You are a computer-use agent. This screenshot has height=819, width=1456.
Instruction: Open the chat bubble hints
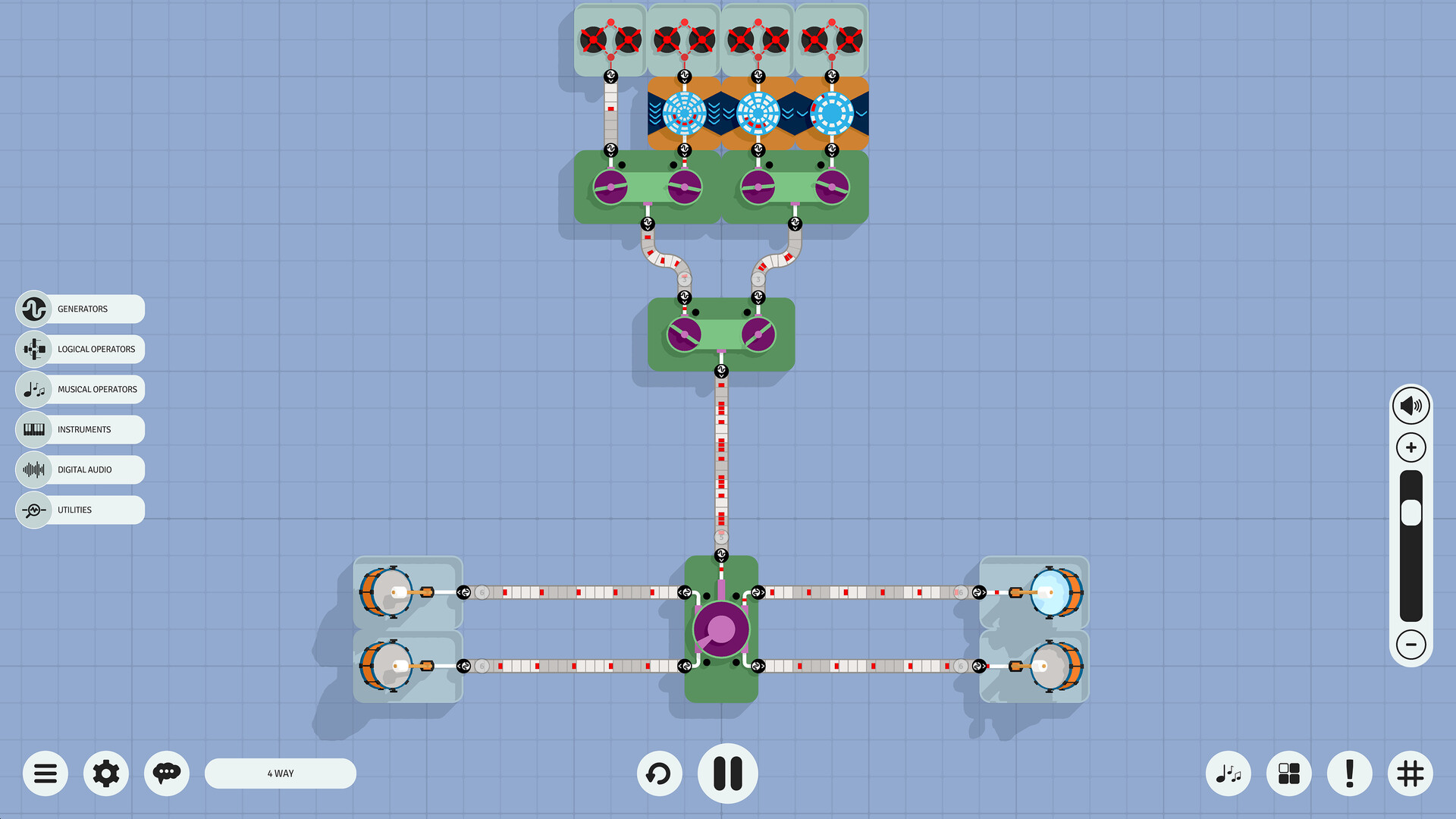pos(166,773)
